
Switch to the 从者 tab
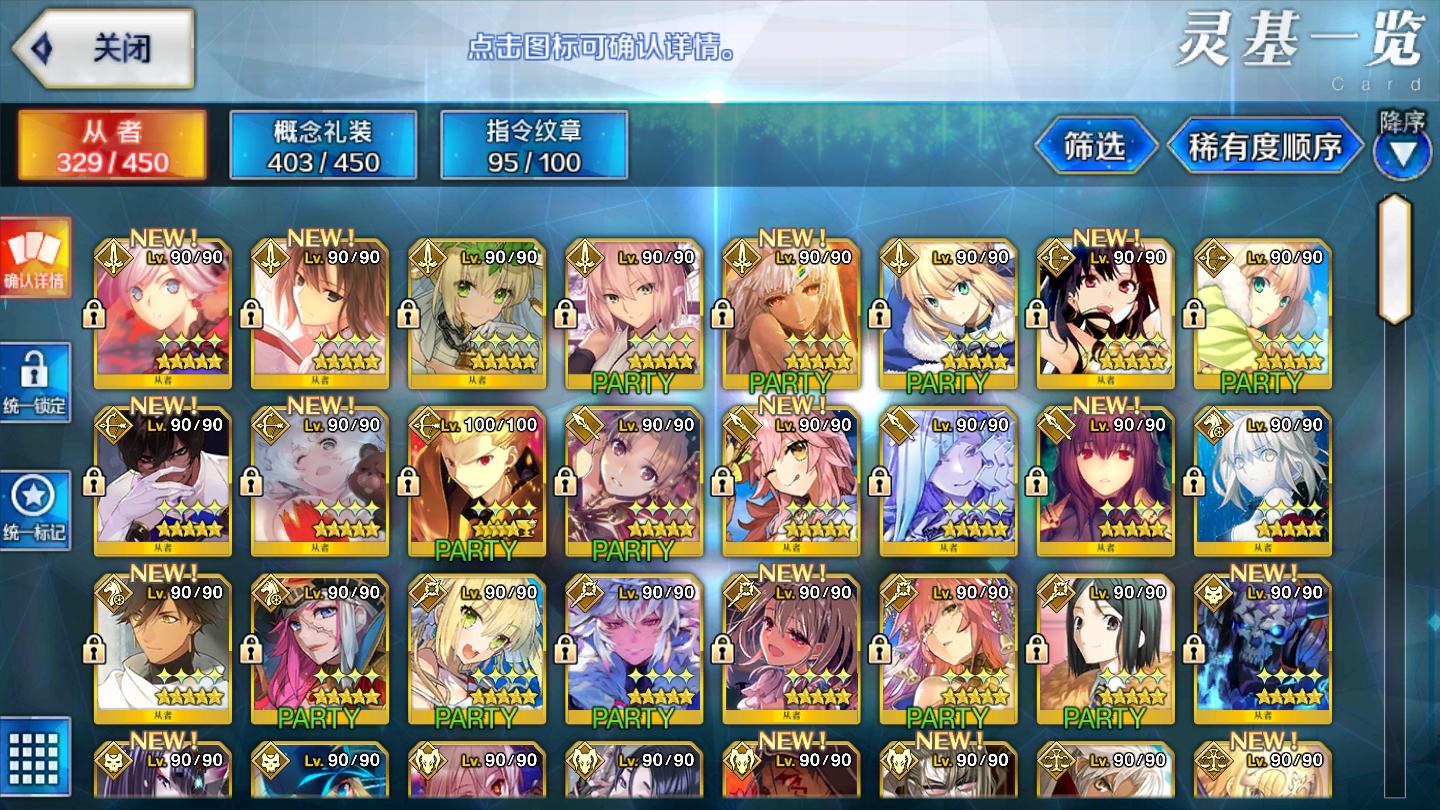tap(112, 145)
